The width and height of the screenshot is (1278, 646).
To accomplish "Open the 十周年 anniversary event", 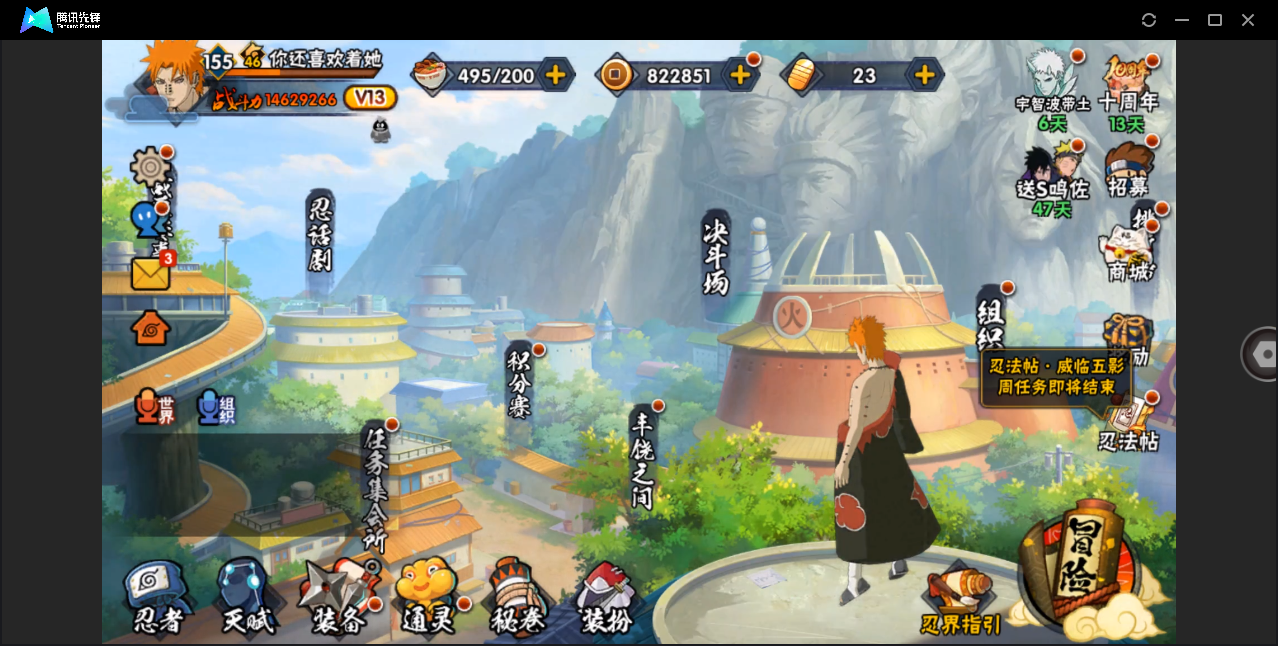I will 1128,88.
